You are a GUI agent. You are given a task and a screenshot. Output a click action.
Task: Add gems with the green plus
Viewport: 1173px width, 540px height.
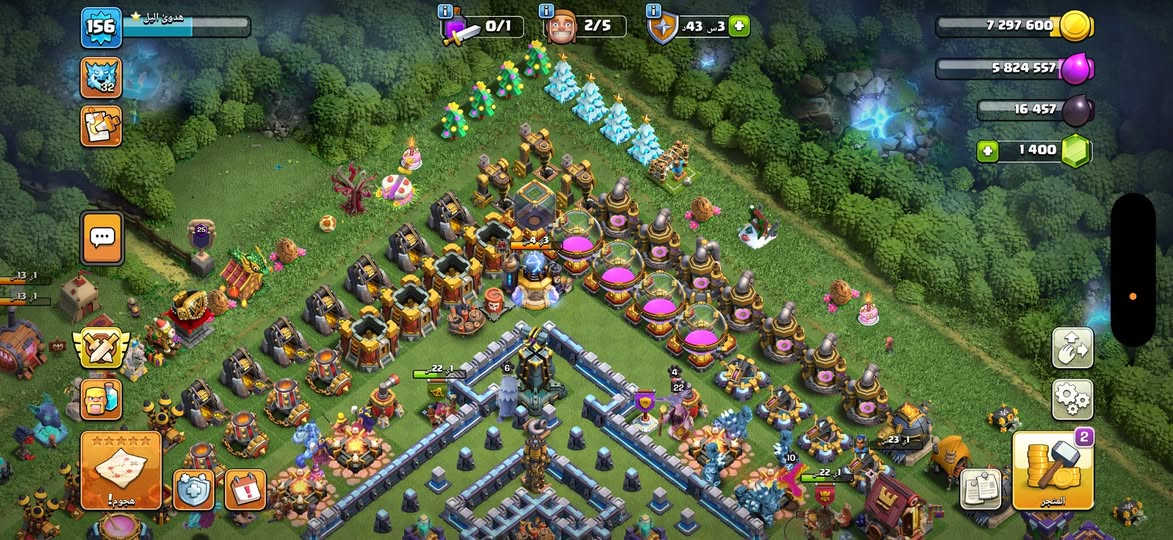988,151
